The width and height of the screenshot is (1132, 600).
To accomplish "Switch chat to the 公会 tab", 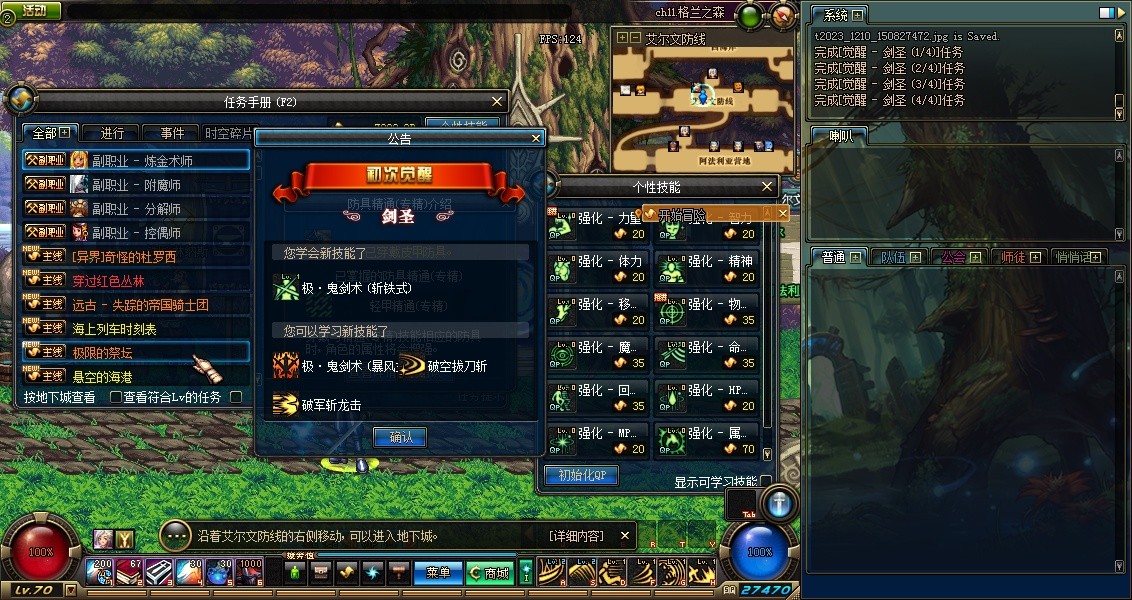I will point(954,257).
